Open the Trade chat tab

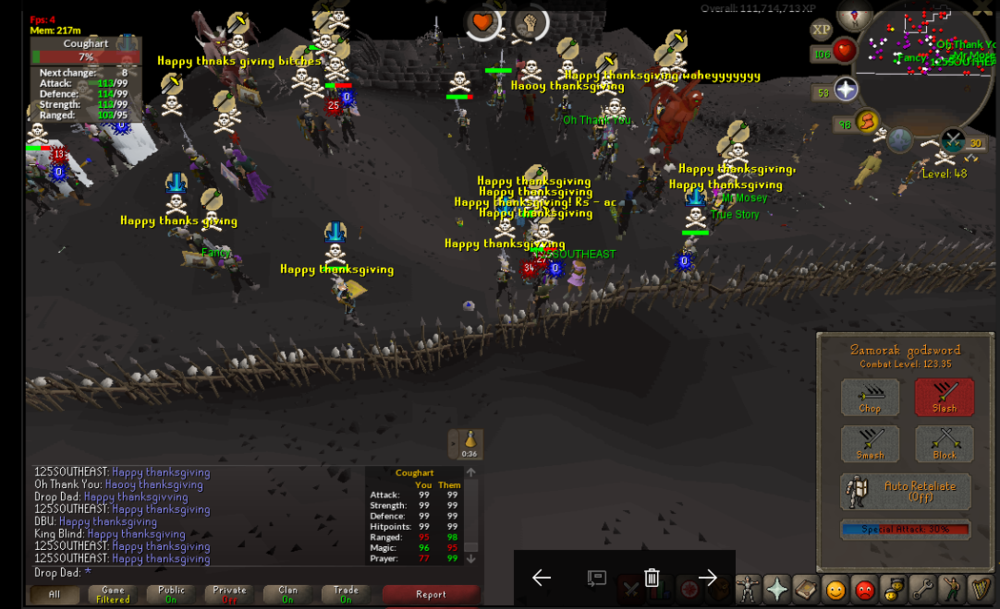click(x=345, y=594)
